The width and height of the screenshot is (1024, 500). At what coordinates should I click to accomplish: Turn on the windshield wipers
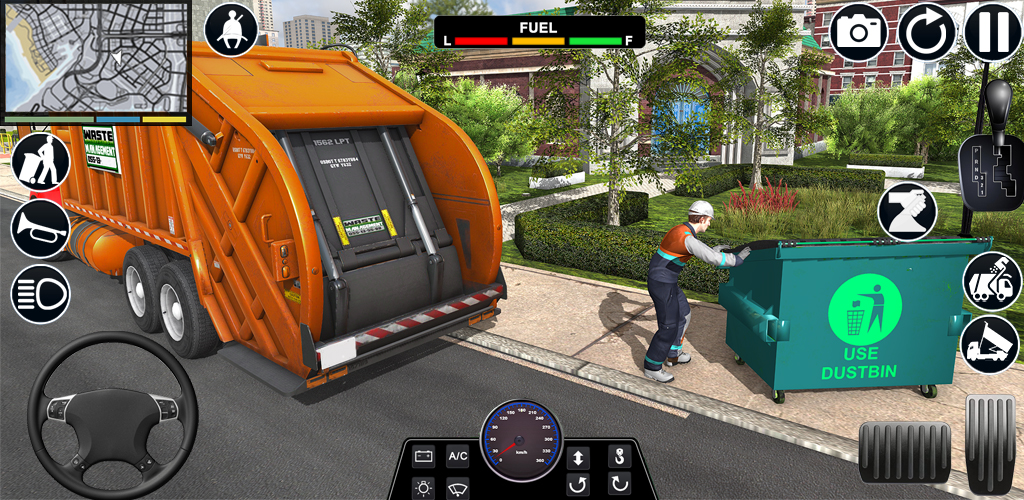click(x=458, y=488)
